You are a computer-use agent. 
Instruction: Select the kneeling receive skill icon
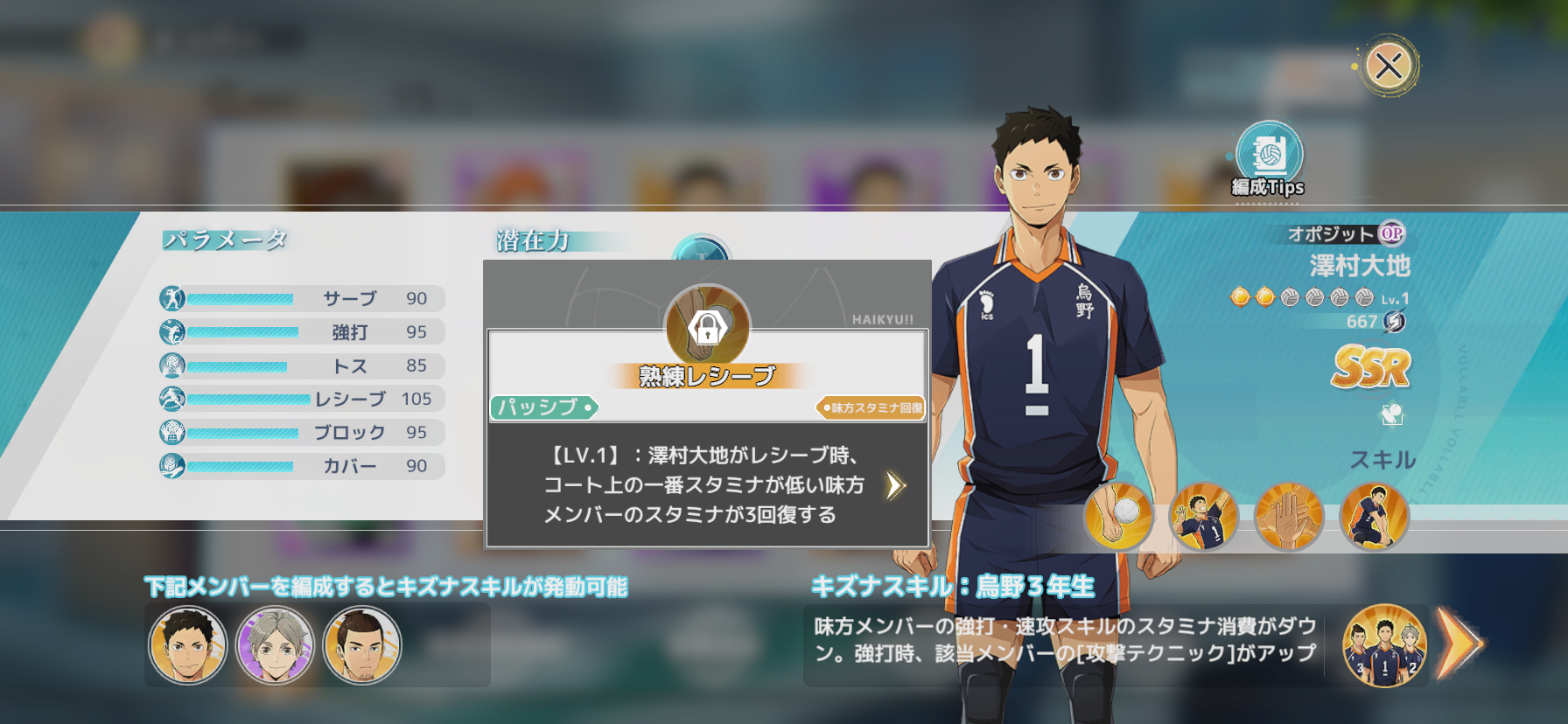[1374, 516]
